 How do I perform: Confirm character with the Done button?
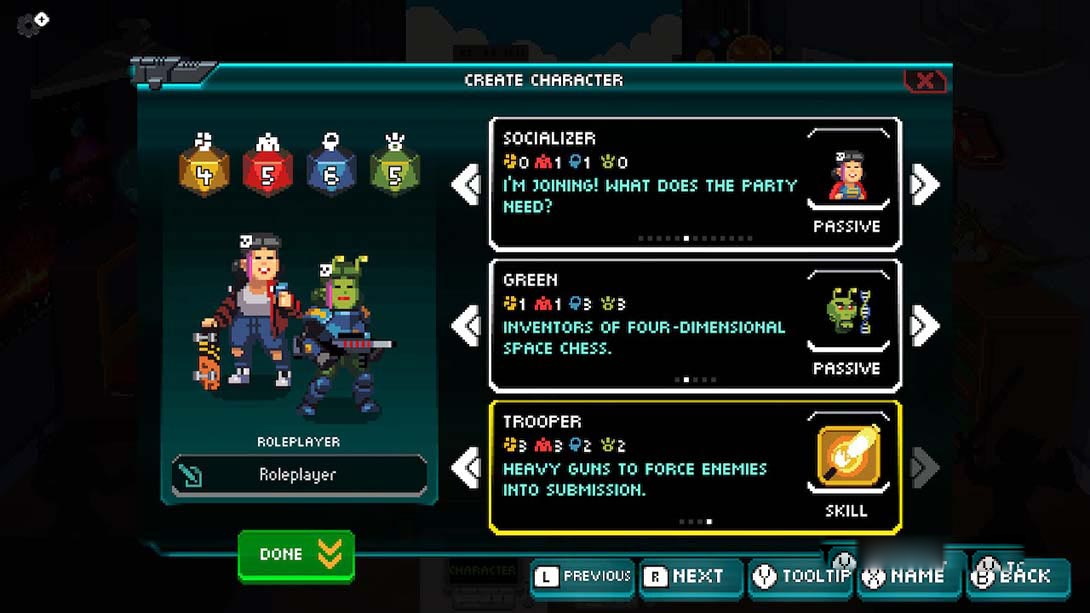point(296,555)
